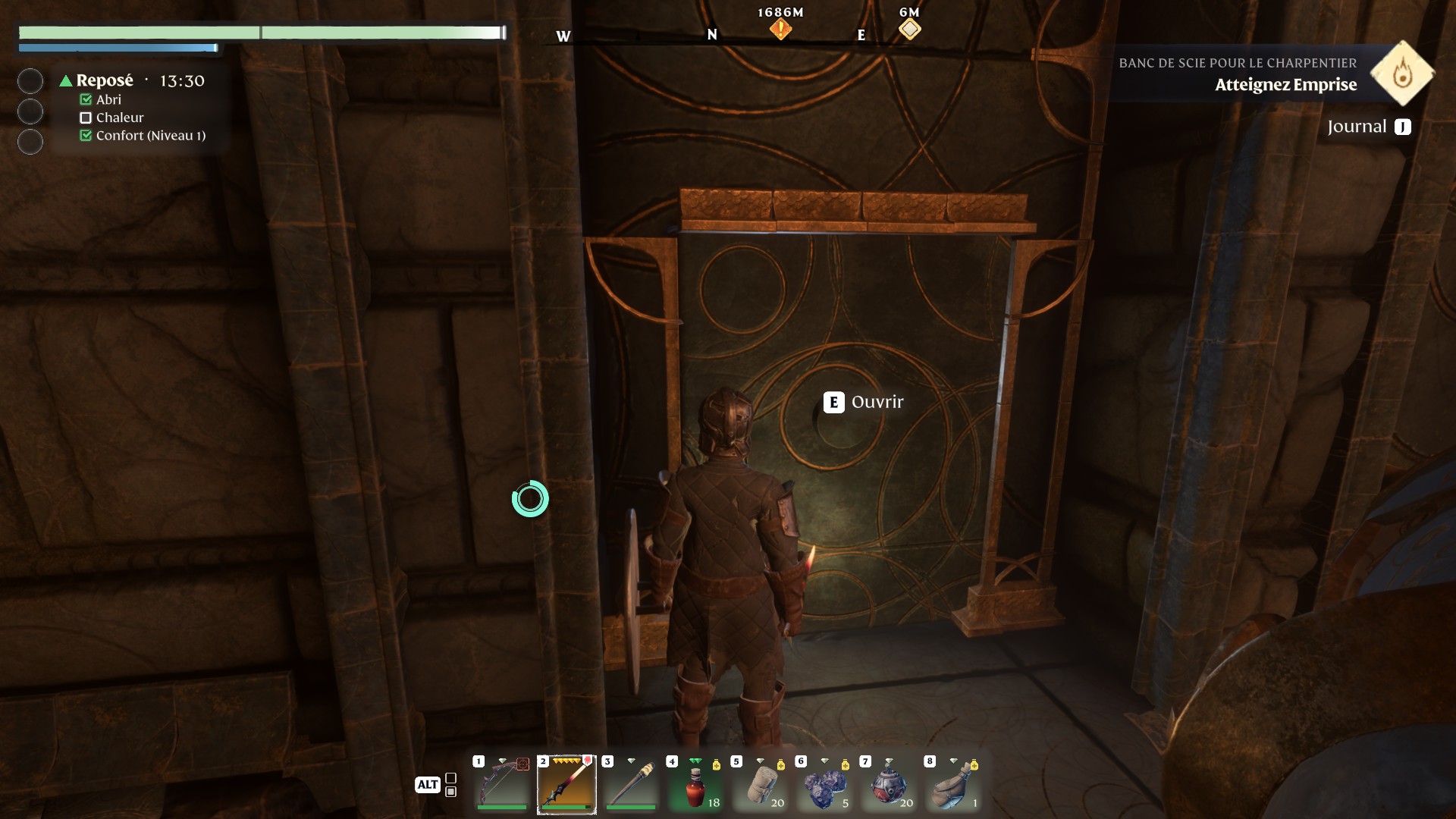Click the orange quest marker on compass
The width and height of the screenshot is (1456, 819).
click(x=780, y=30)
